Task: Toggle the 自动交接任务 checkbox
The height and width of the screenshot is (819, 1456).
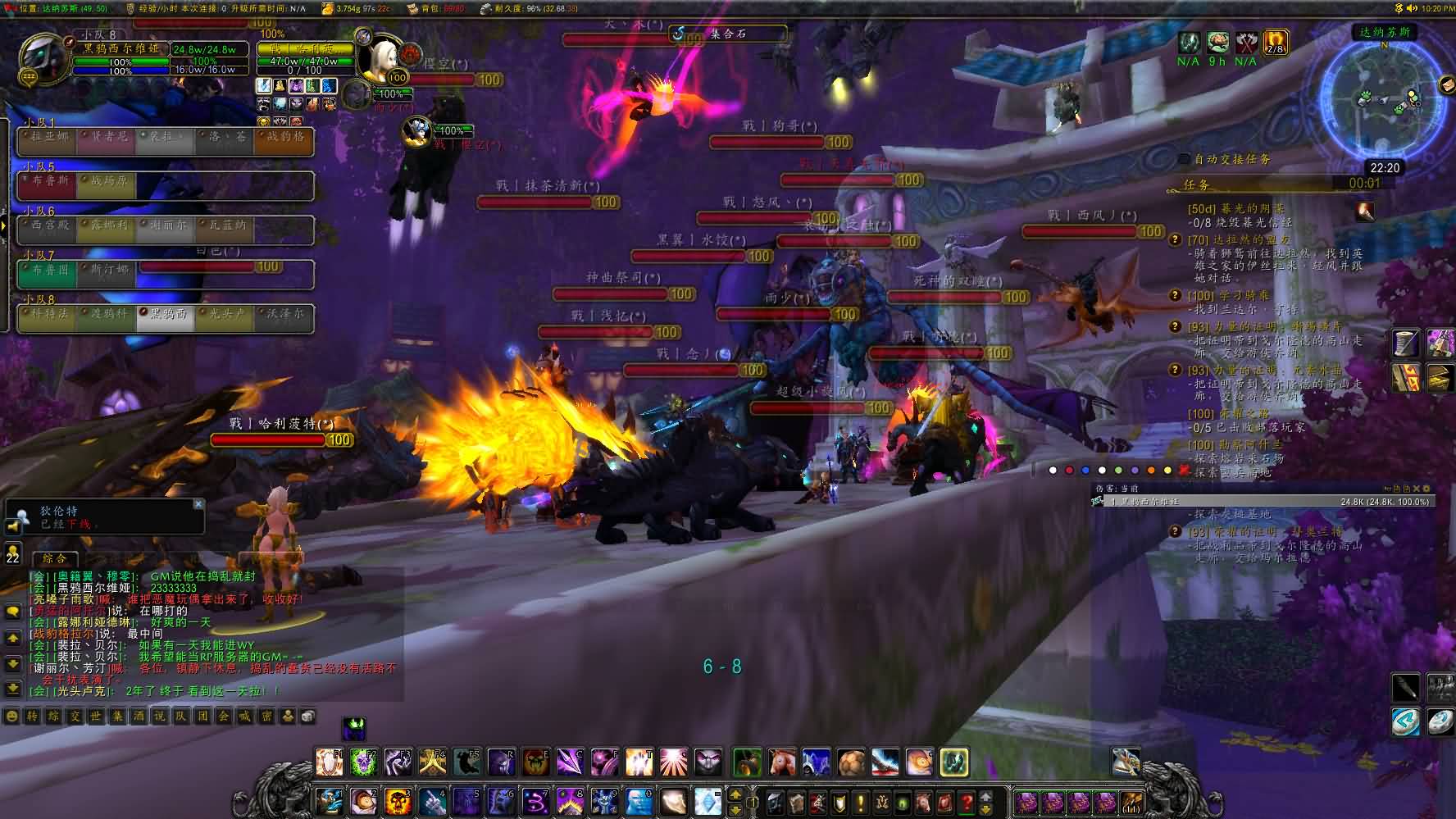Action: point(1184,159)
